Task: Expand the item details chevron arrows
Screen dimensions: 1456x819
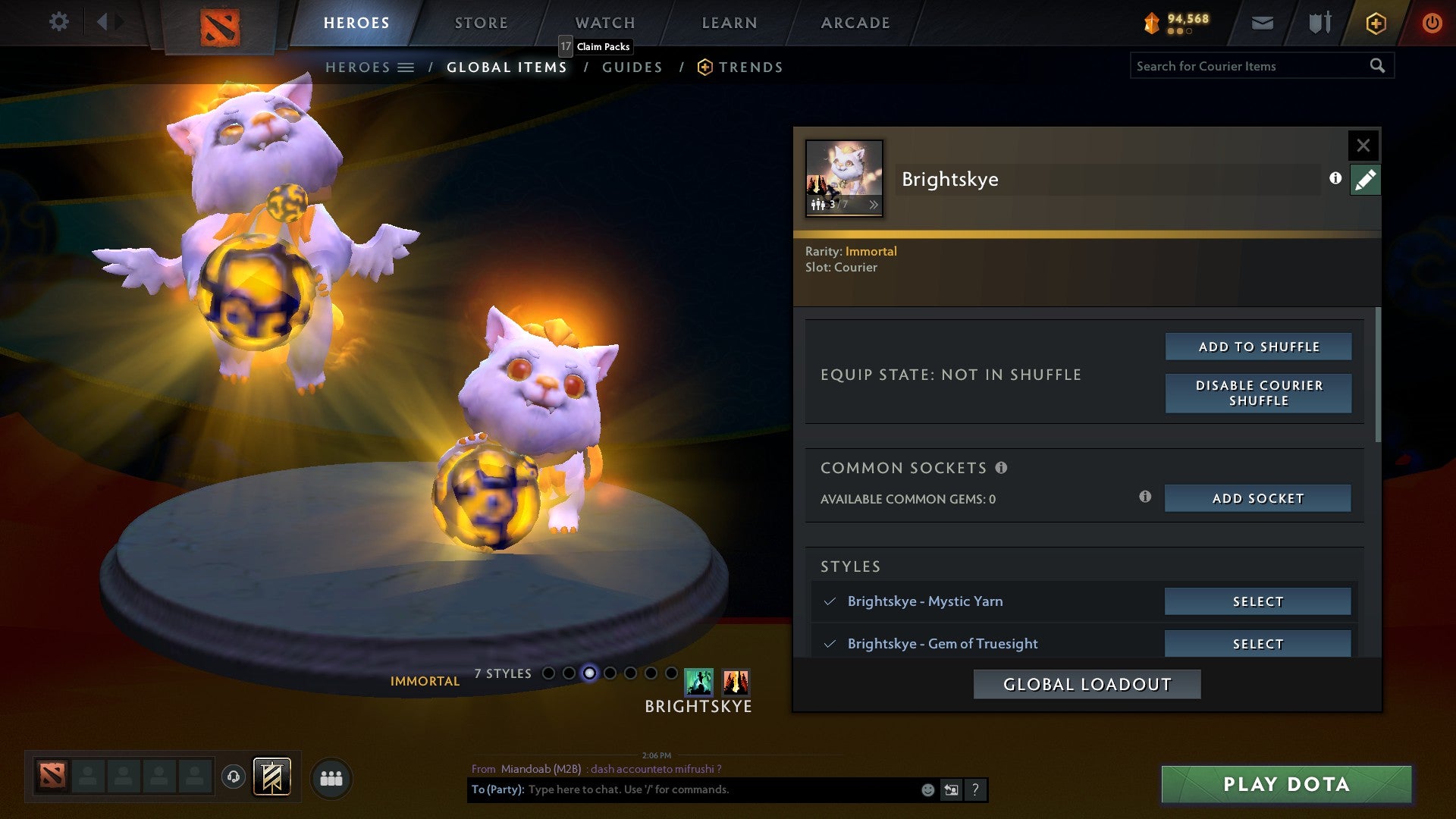Action: coord(874,205)
